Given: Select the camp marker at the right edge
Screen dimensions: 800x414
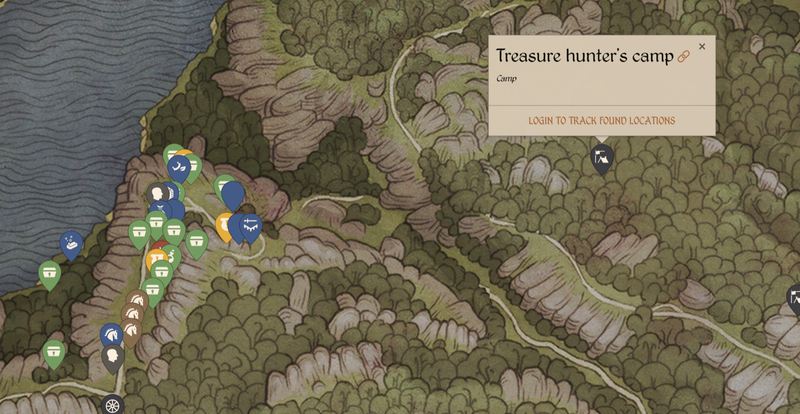Looking at the screenshot, I should click(x=795, y=297).
